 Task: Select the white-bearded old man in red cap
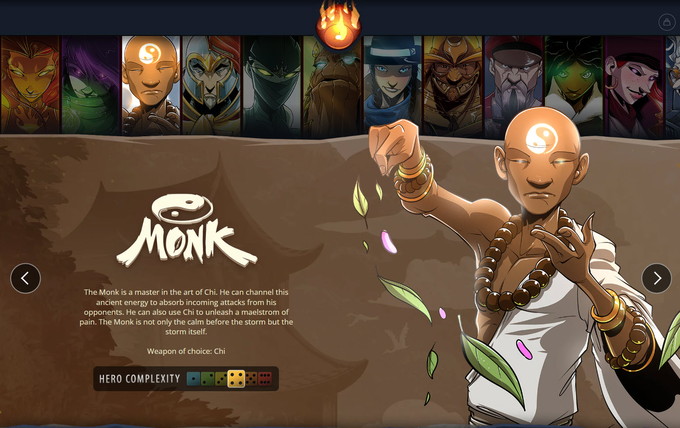514,85
